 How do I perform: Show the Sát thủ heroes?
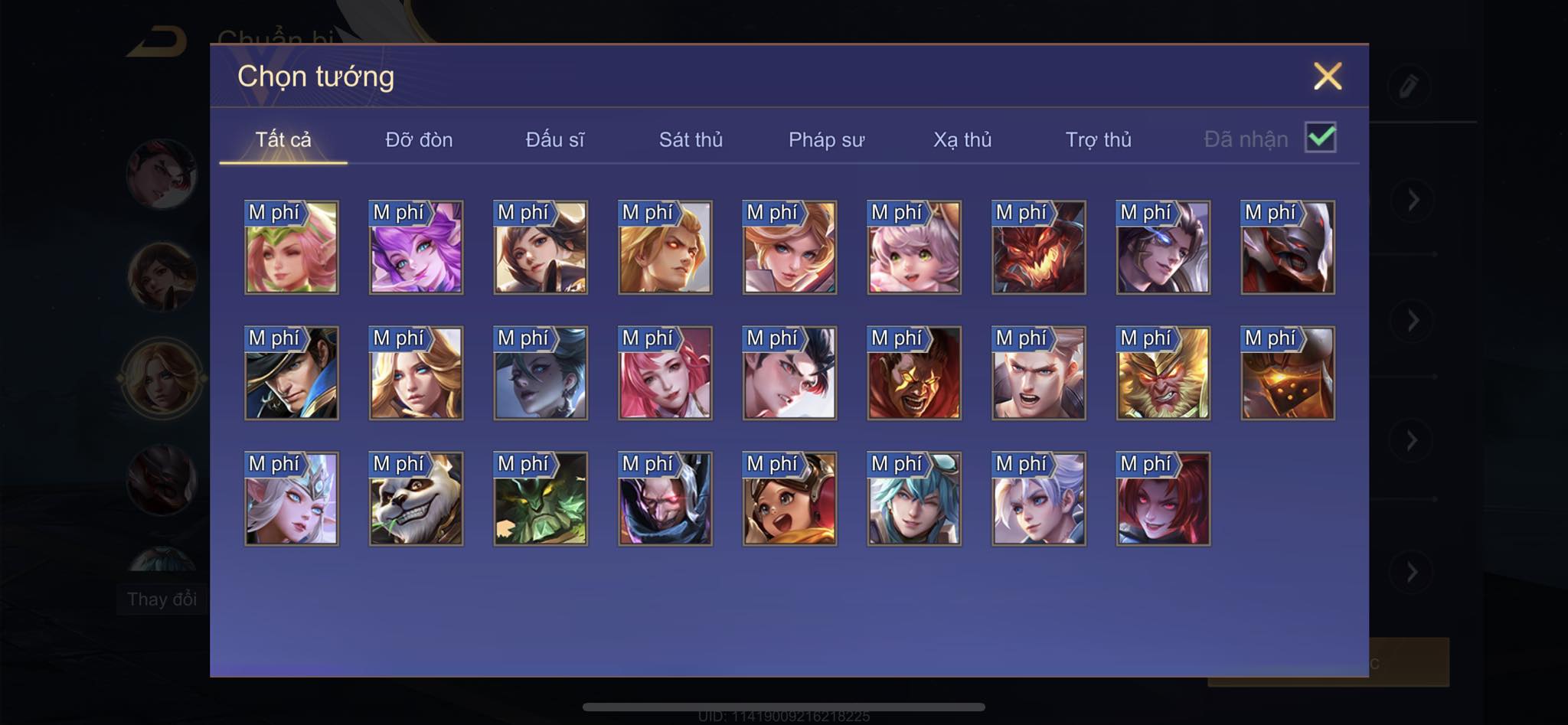click(x=691, y=139)
